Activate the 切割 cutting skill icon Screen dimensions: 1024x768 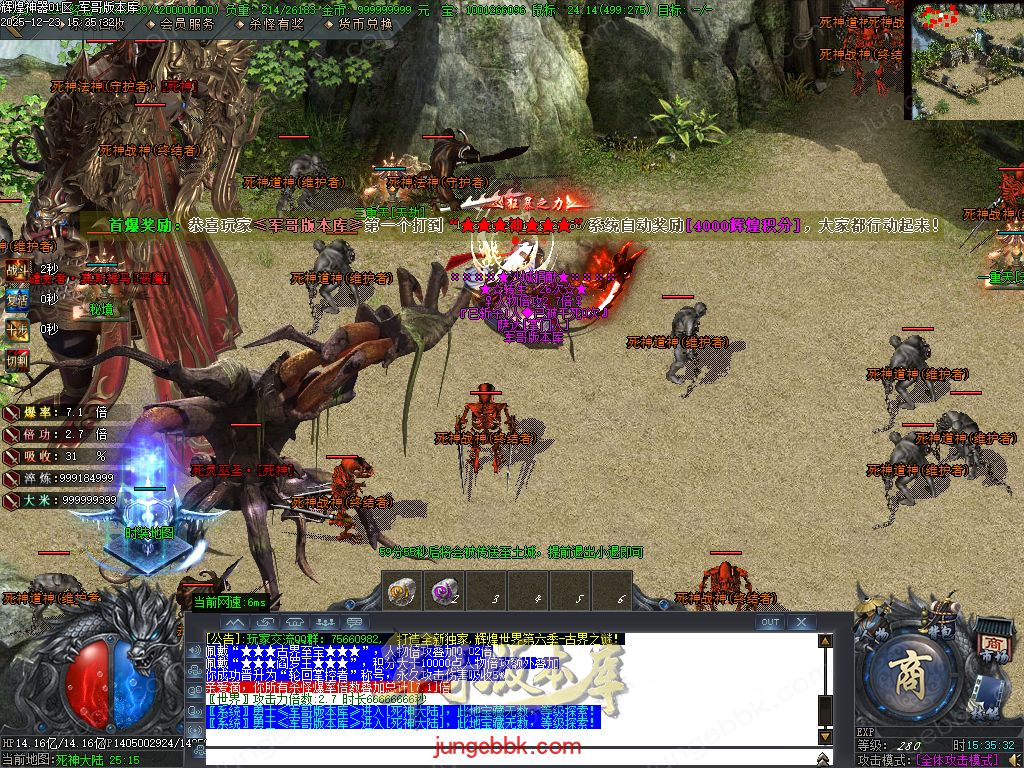pyautogui.click(x=17, y=359)
